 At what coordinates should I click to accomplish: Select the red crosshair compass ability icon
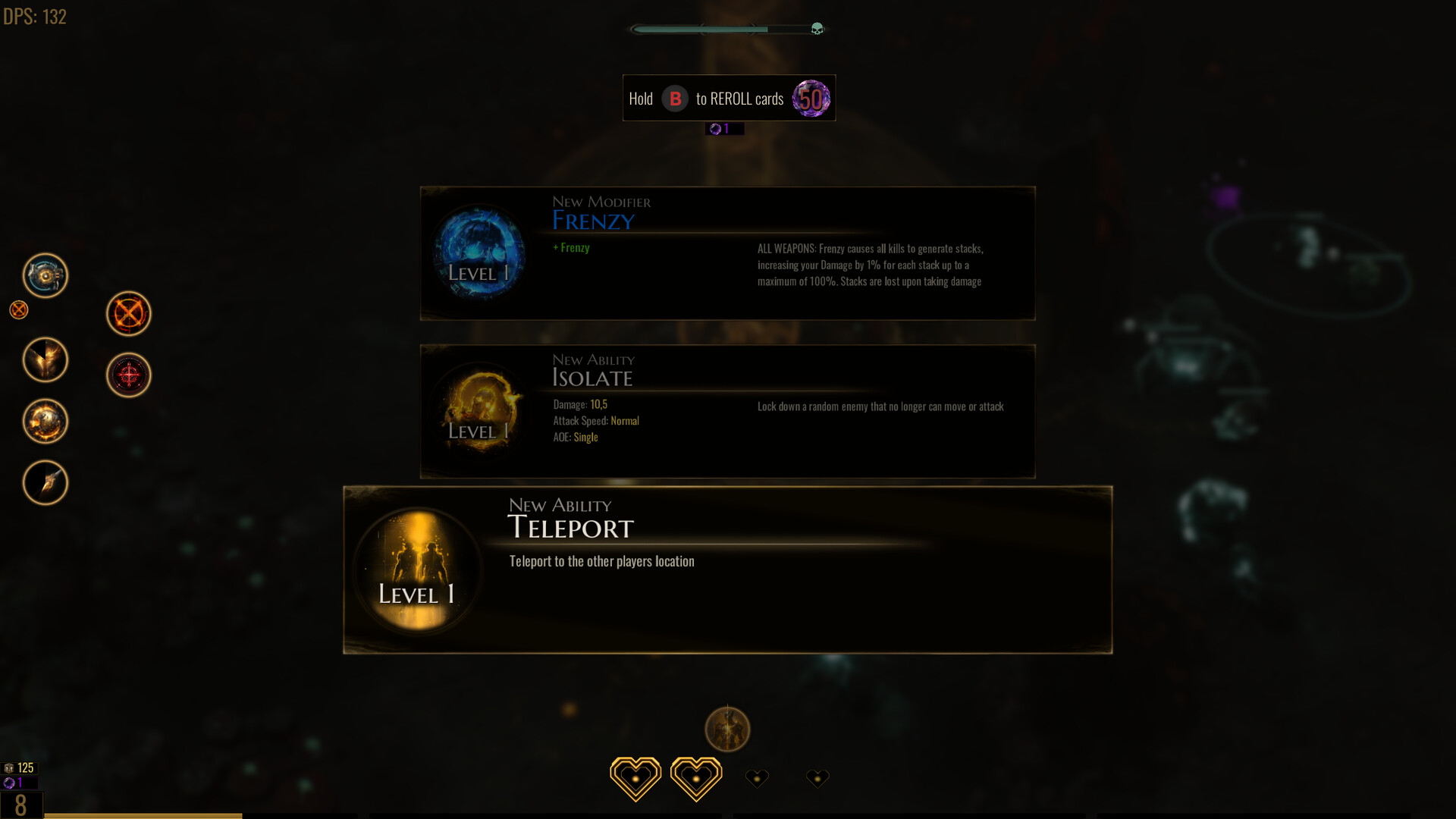[x=129, y=375]
